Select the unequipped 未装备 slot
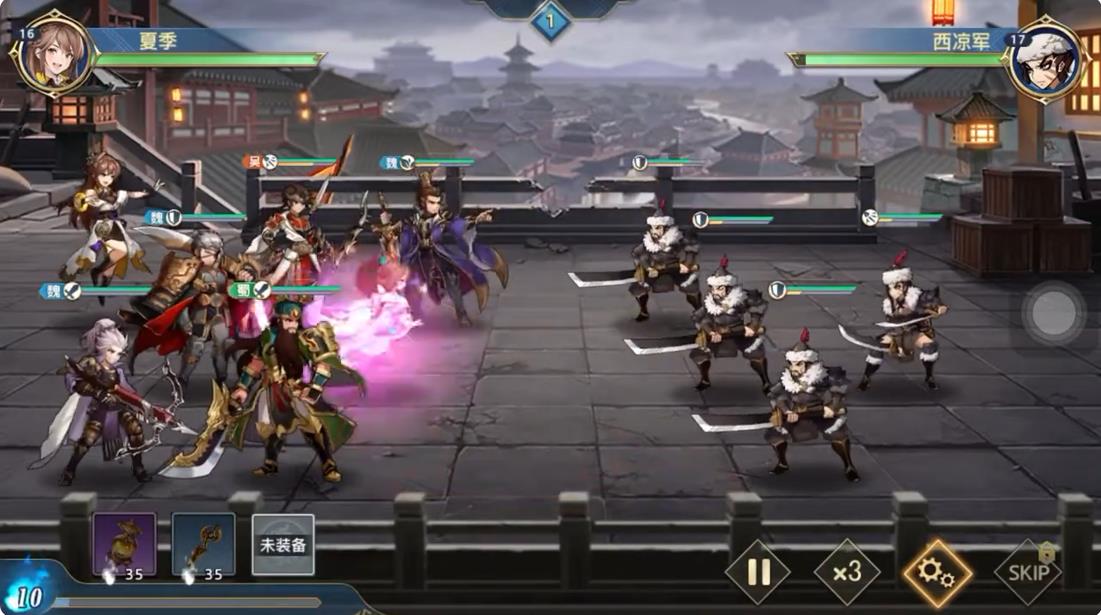This screenshot has width=1101, height=615. coord(283,545)
